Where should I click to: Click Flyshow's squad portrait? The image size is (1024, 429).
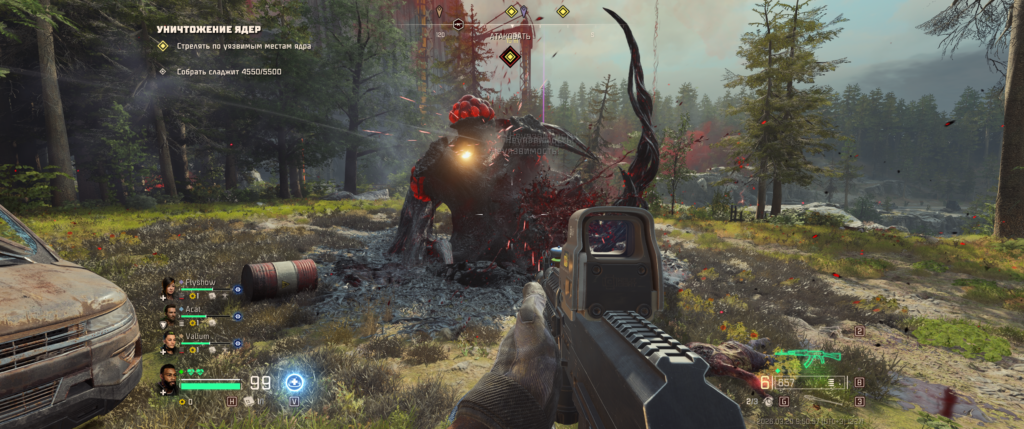click(171, 287)
